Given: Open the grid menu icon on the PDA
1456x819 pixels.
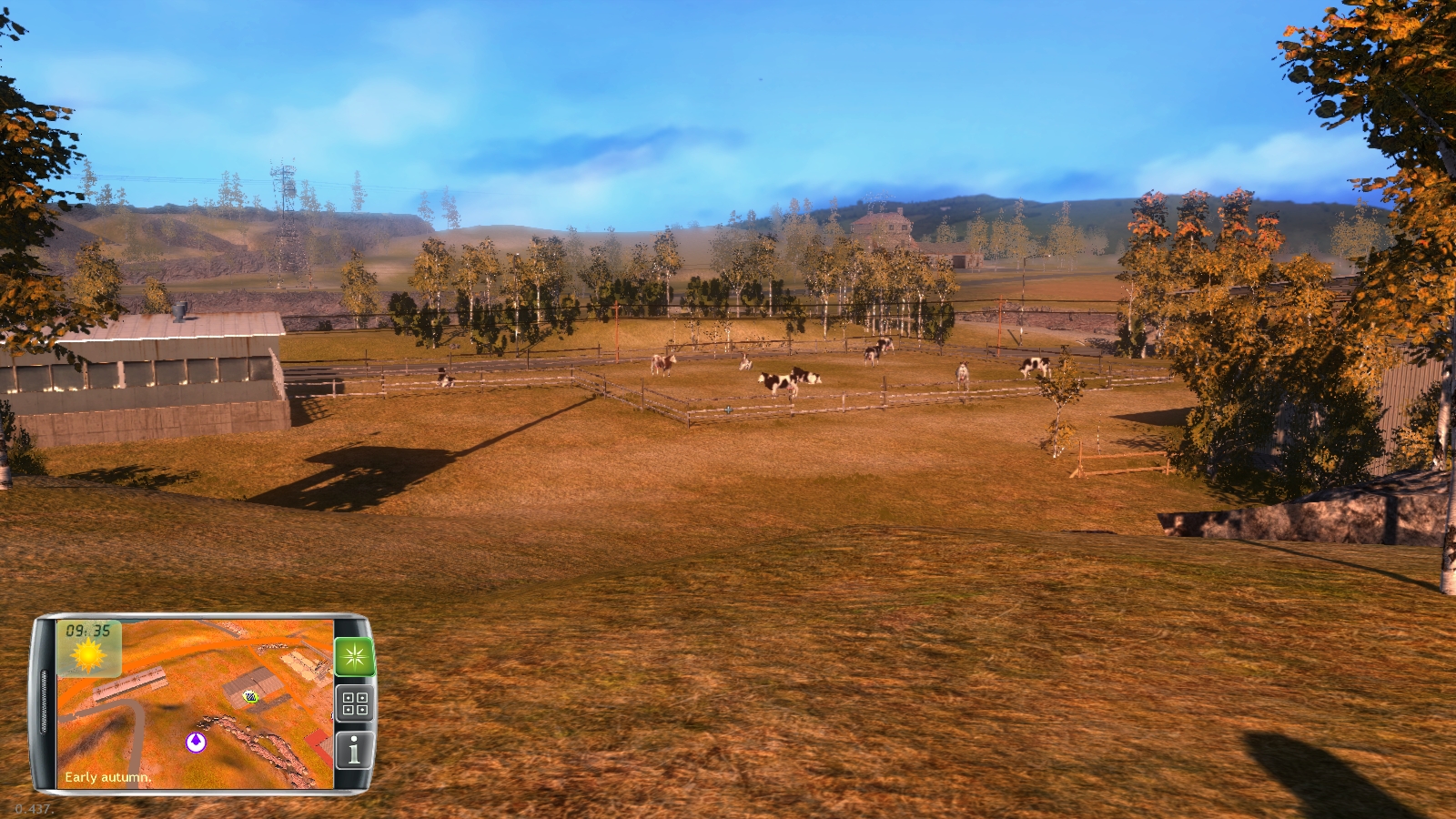Looking at the screenshot, I should pyautogui.click(x=357, y=703).
